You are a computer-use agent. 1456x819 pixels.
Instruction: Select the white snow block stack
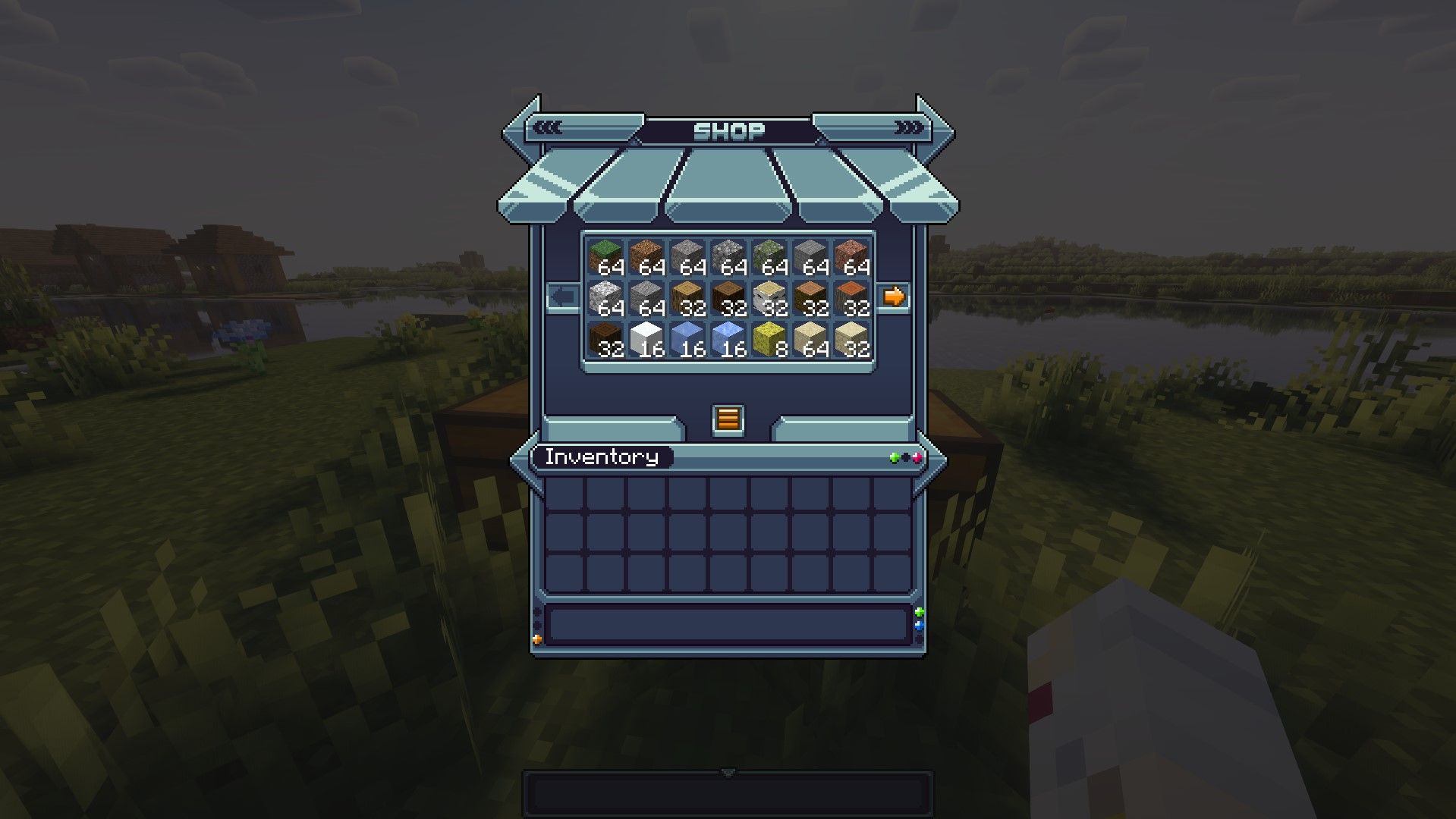[x=646, y=339]
